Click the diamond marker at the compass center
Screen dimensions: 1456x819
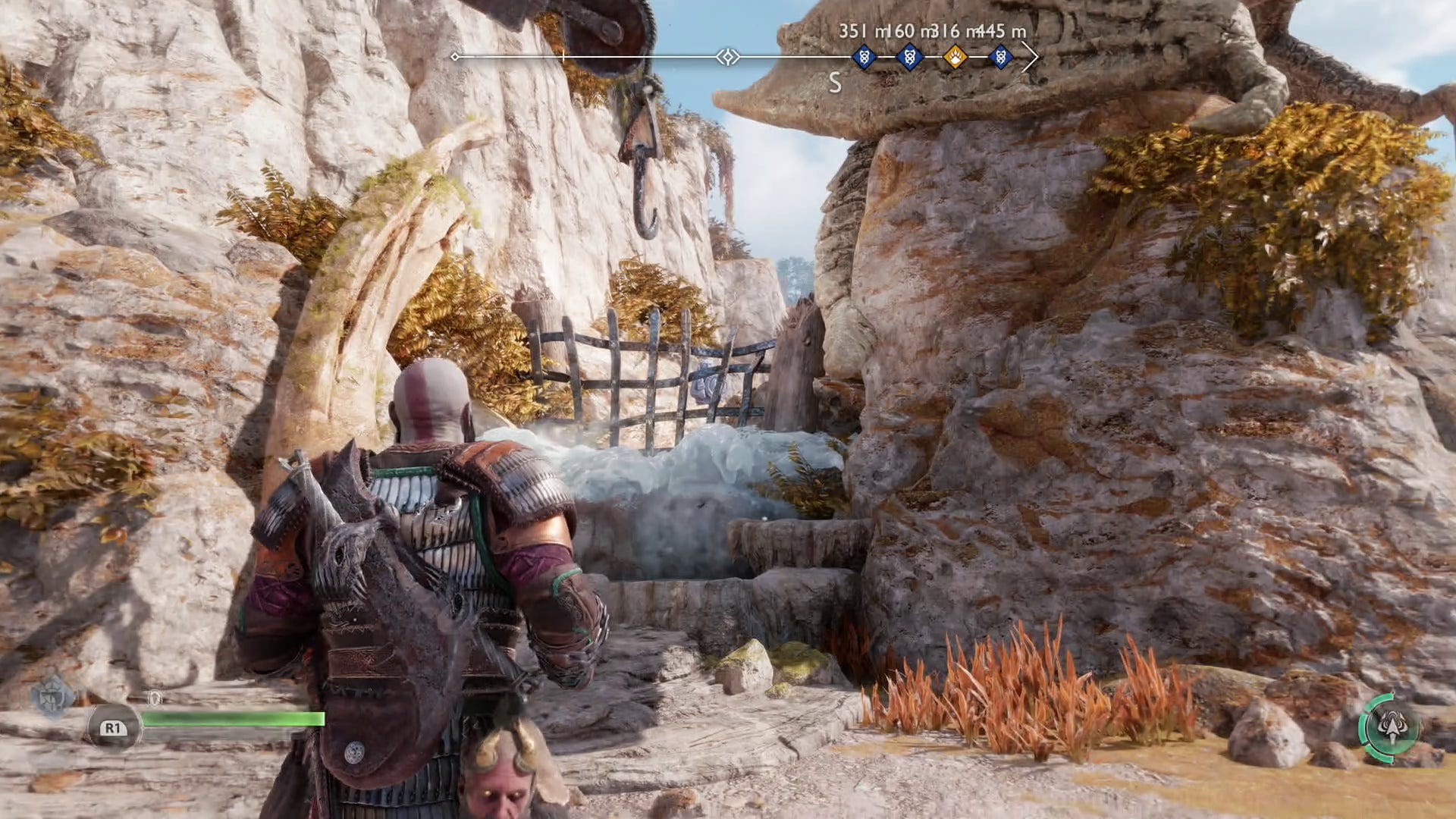click(726, 55)
